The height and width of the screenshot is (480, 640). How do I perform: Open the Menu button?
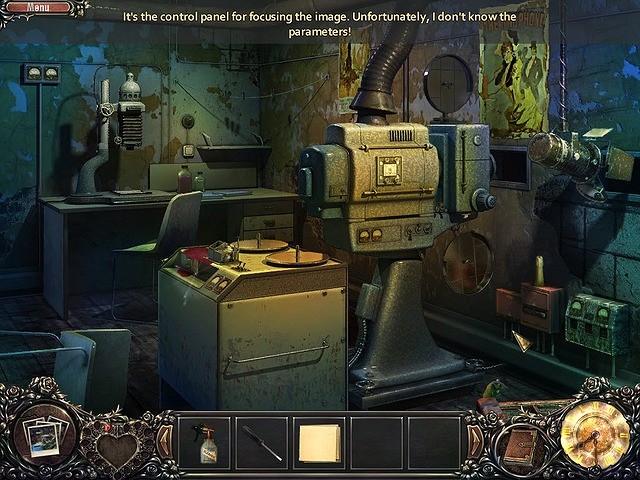click(x=39, y=8)
